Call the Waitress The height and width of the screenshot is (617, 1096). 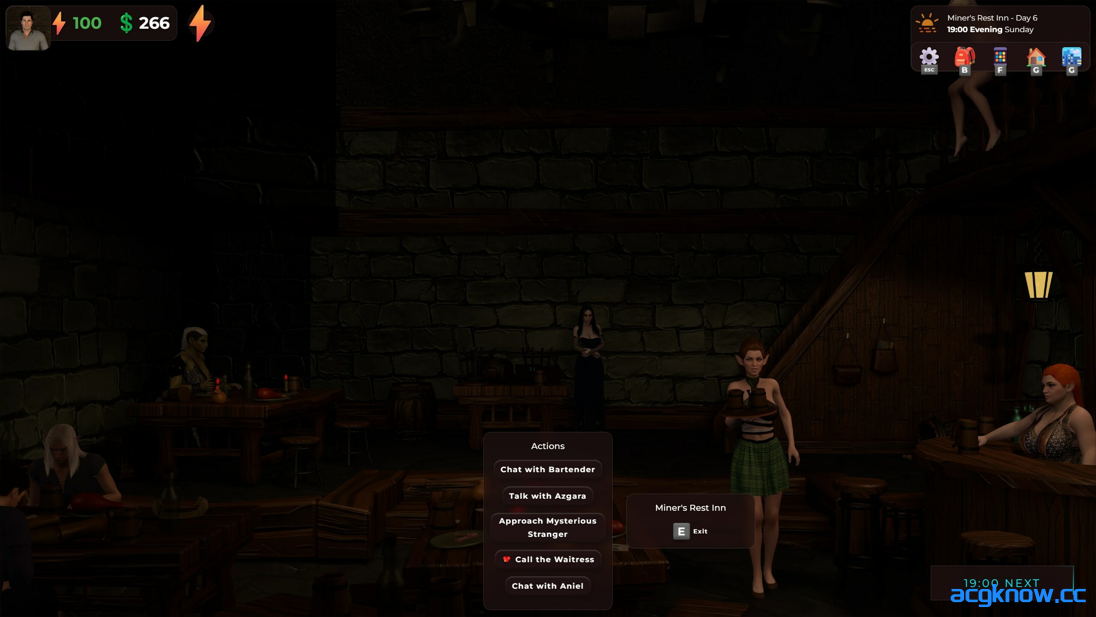[548, 559]
